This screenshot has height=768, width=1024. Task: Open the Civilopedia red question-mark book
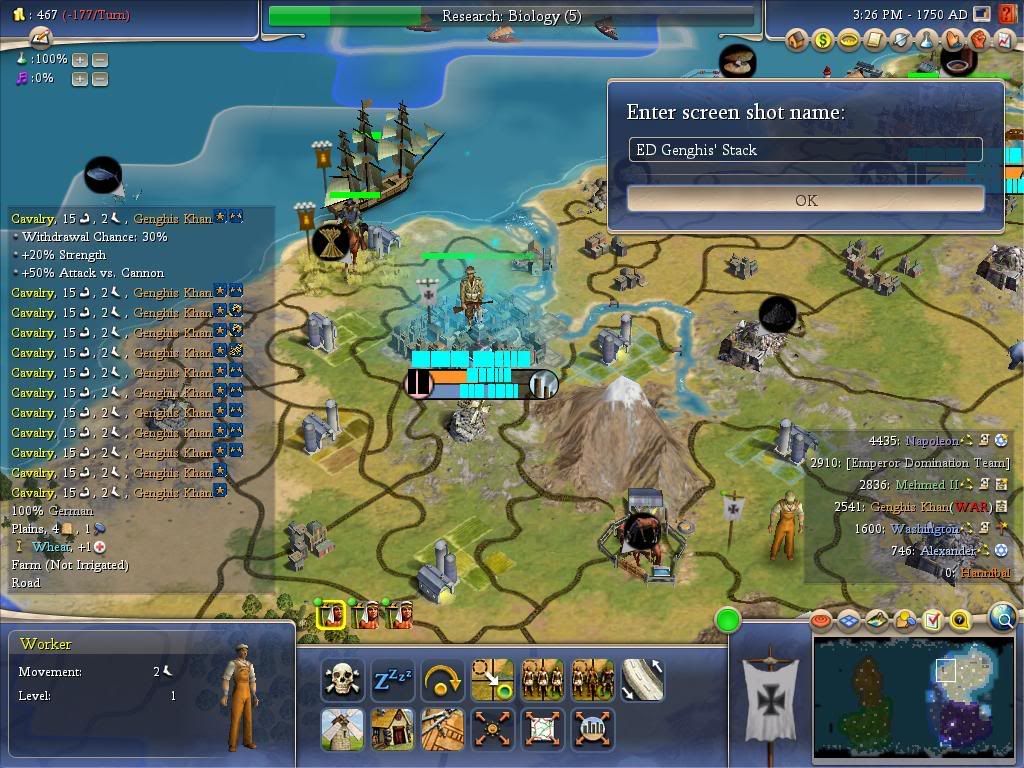tap(1007, 14)
